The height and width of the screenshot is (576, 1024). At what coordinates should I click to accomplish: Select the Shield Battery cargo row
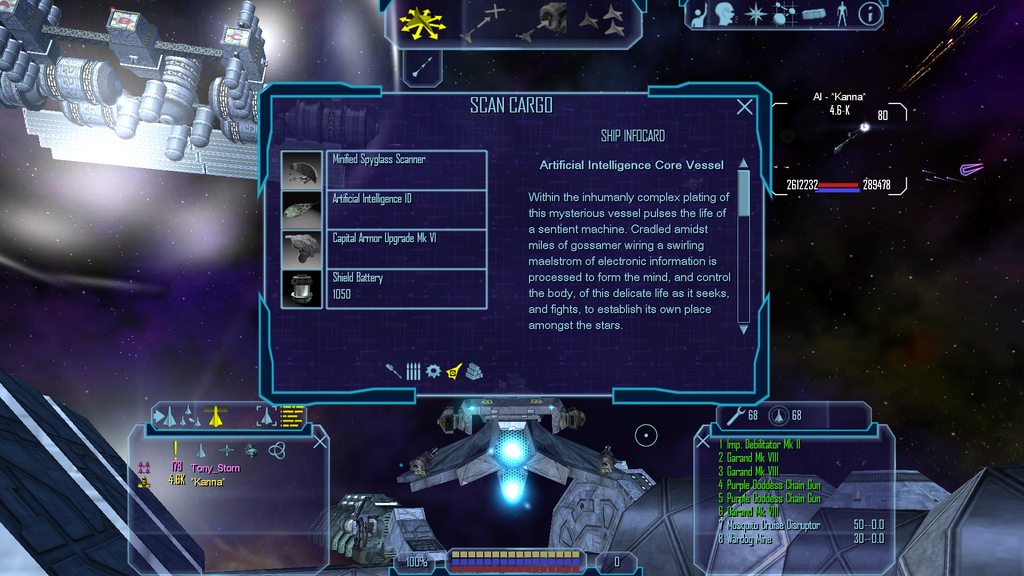pyautogui.click(x=406, y=288)
